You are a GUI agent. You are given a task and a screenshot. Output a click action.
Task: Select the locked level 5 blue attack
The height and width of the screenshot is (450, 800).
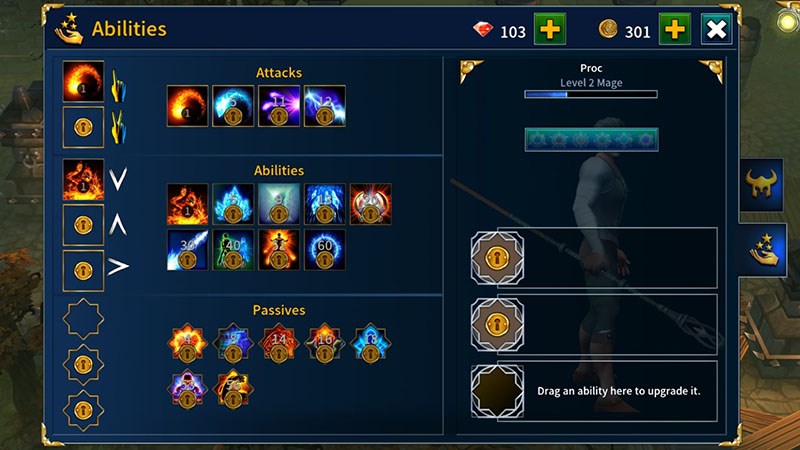(233, 106)
